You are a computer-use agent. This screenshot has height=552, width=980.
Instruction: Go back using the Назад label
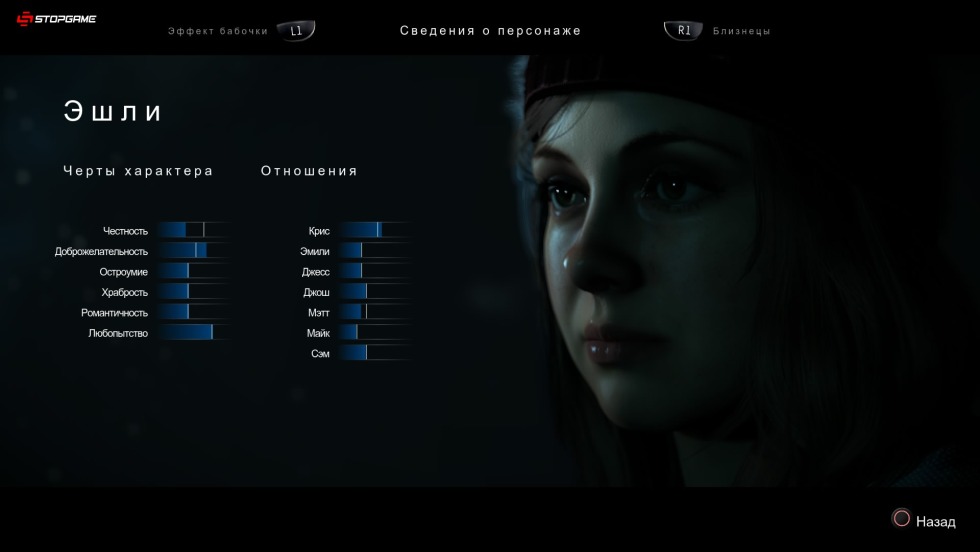935,521
